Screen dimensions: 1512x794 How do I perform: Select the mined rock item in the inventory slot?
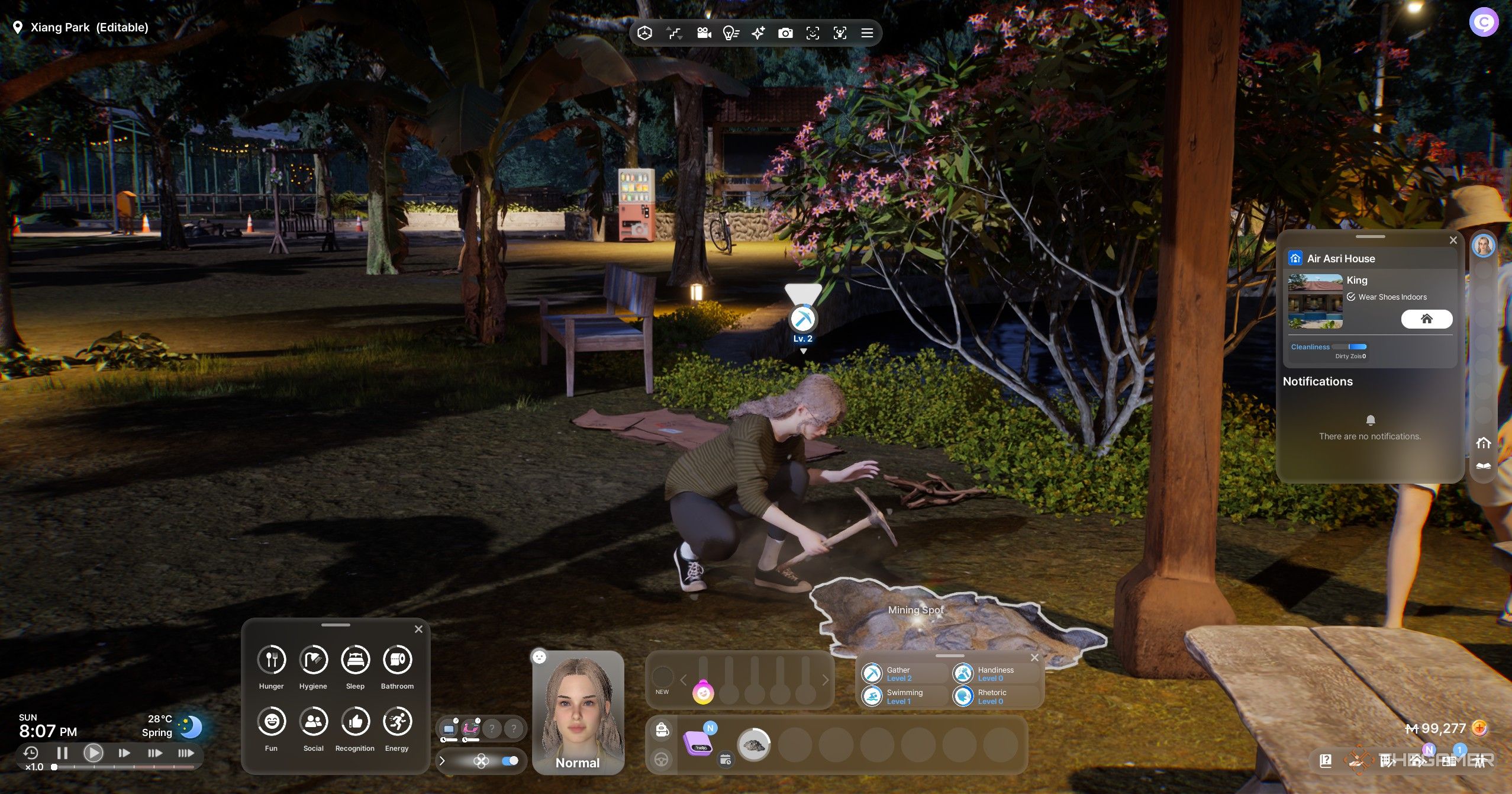tap(753, 745)
